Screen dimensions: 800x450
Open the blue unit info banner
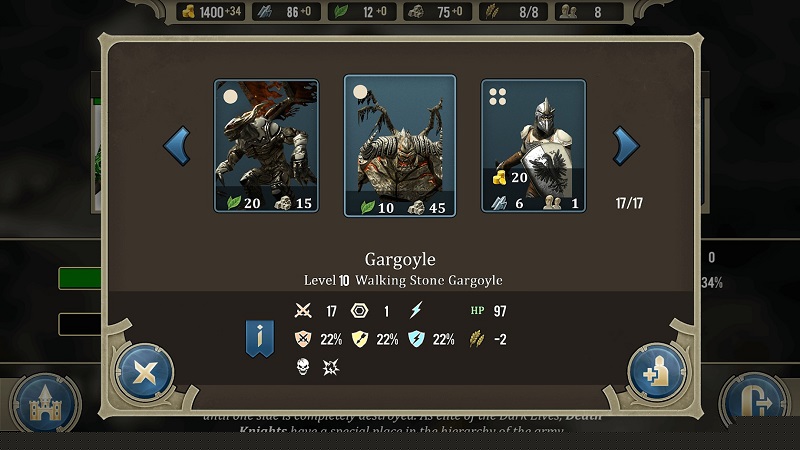click(261, 339)
